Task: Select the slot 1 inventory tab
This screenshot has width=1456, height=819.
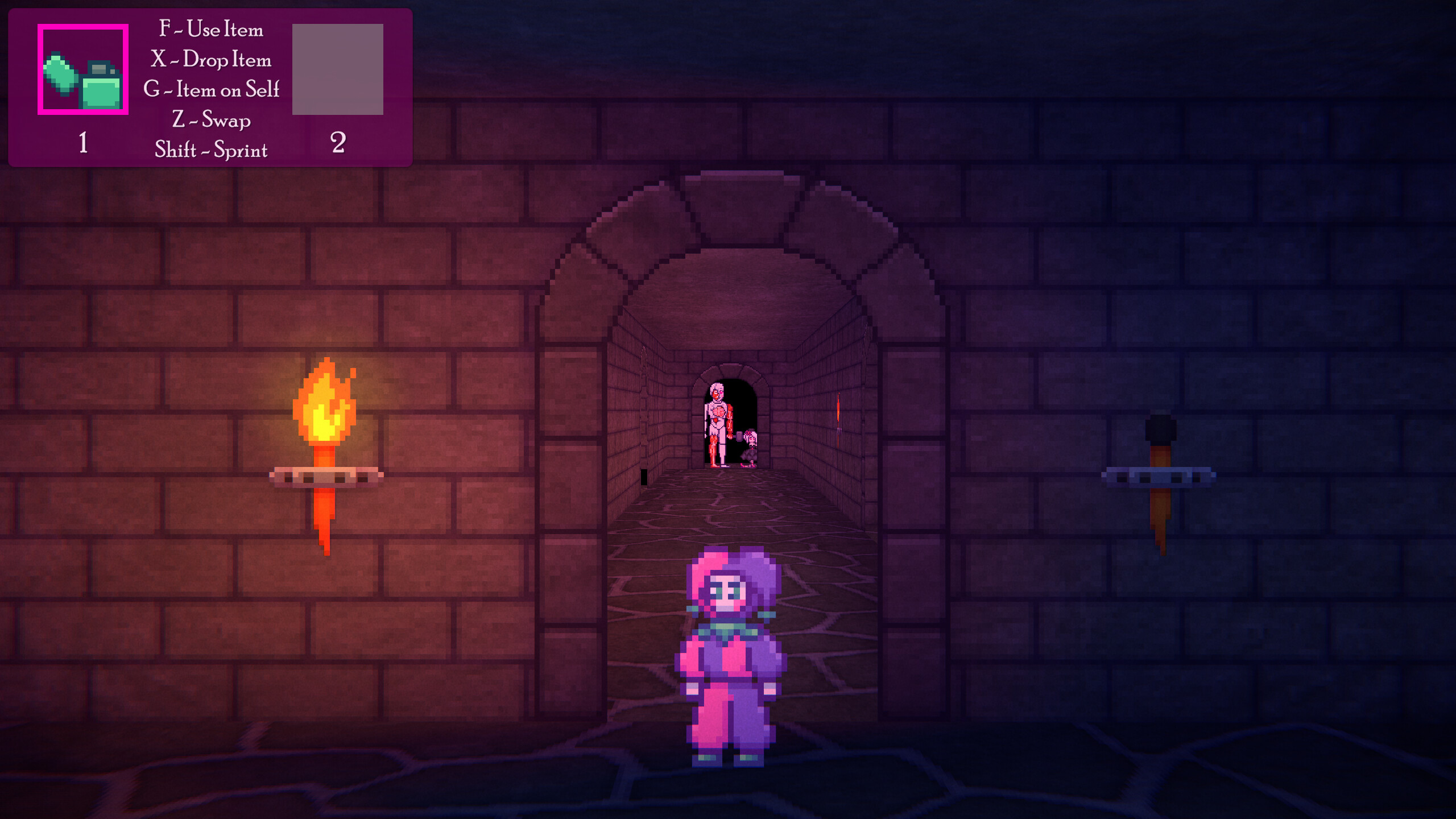Action: point(82,142)
